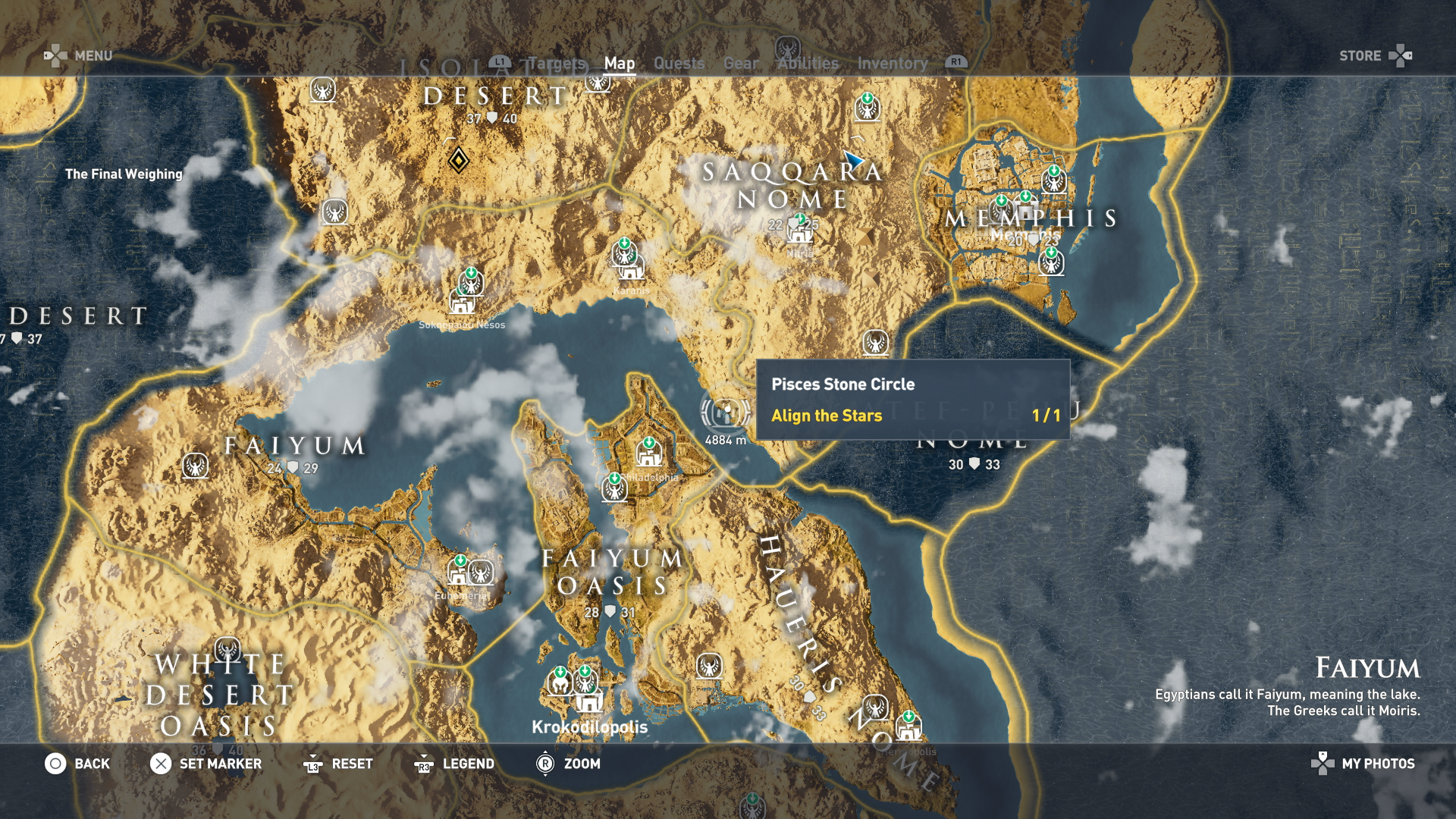The image size is (1456, 819).
Task: Click the Set Marker button
Action: coord(221,764)
